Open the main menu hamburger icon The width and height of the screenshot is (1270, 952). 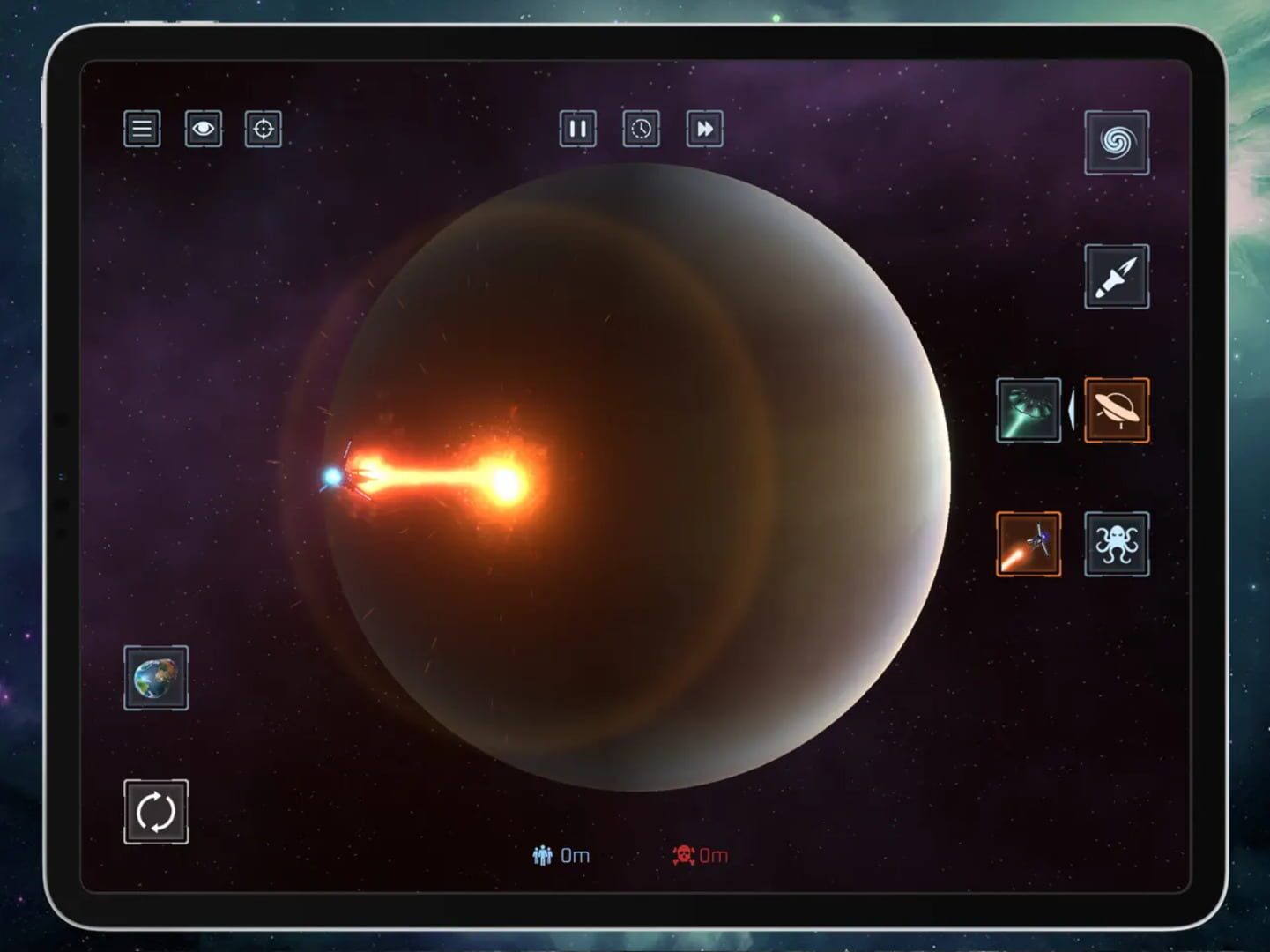tap(141, 129)
